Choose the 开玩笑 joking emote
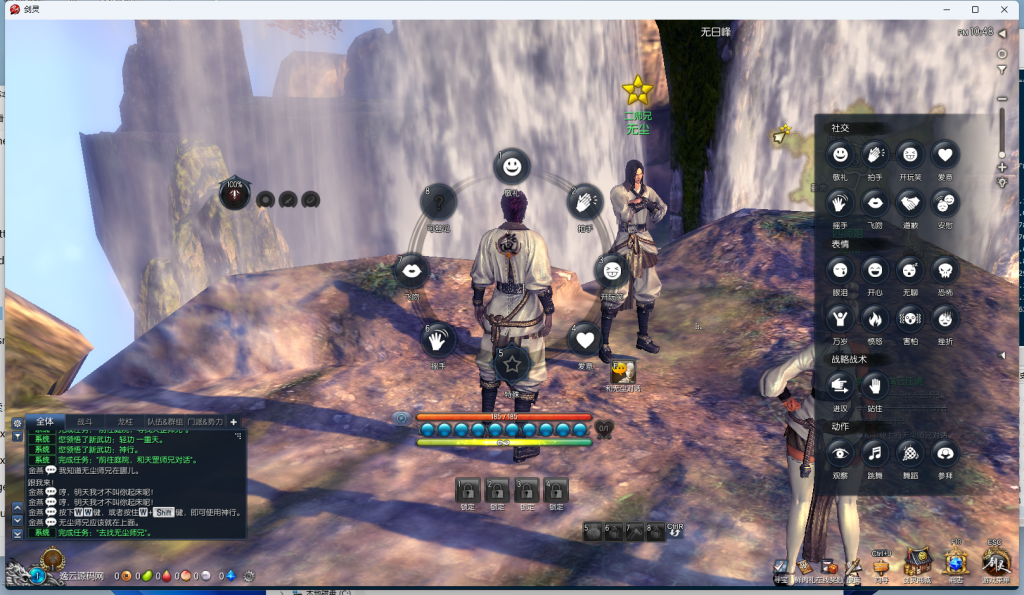 909,154
